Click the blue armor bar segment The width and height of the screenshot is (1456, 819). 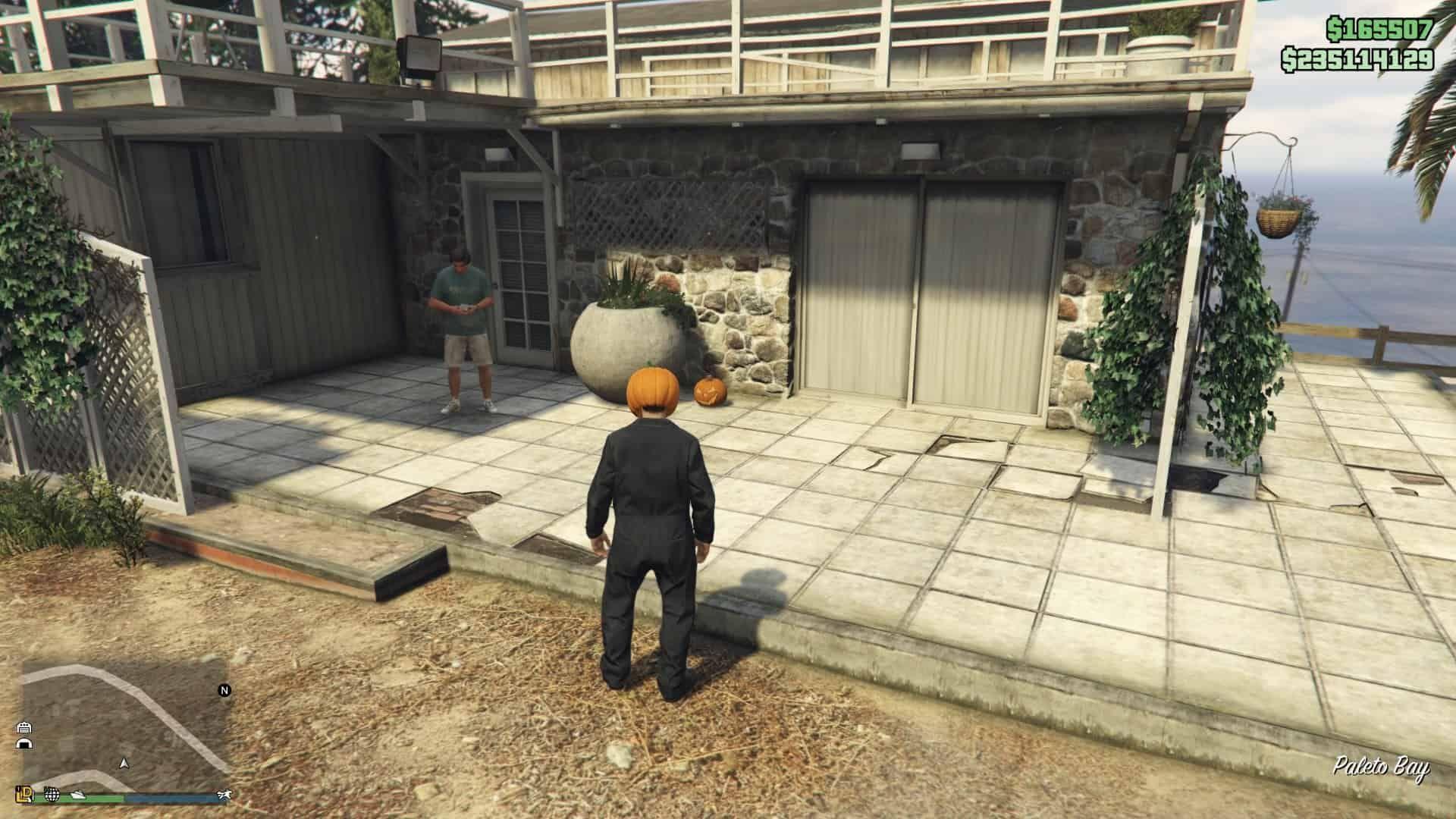170,798
